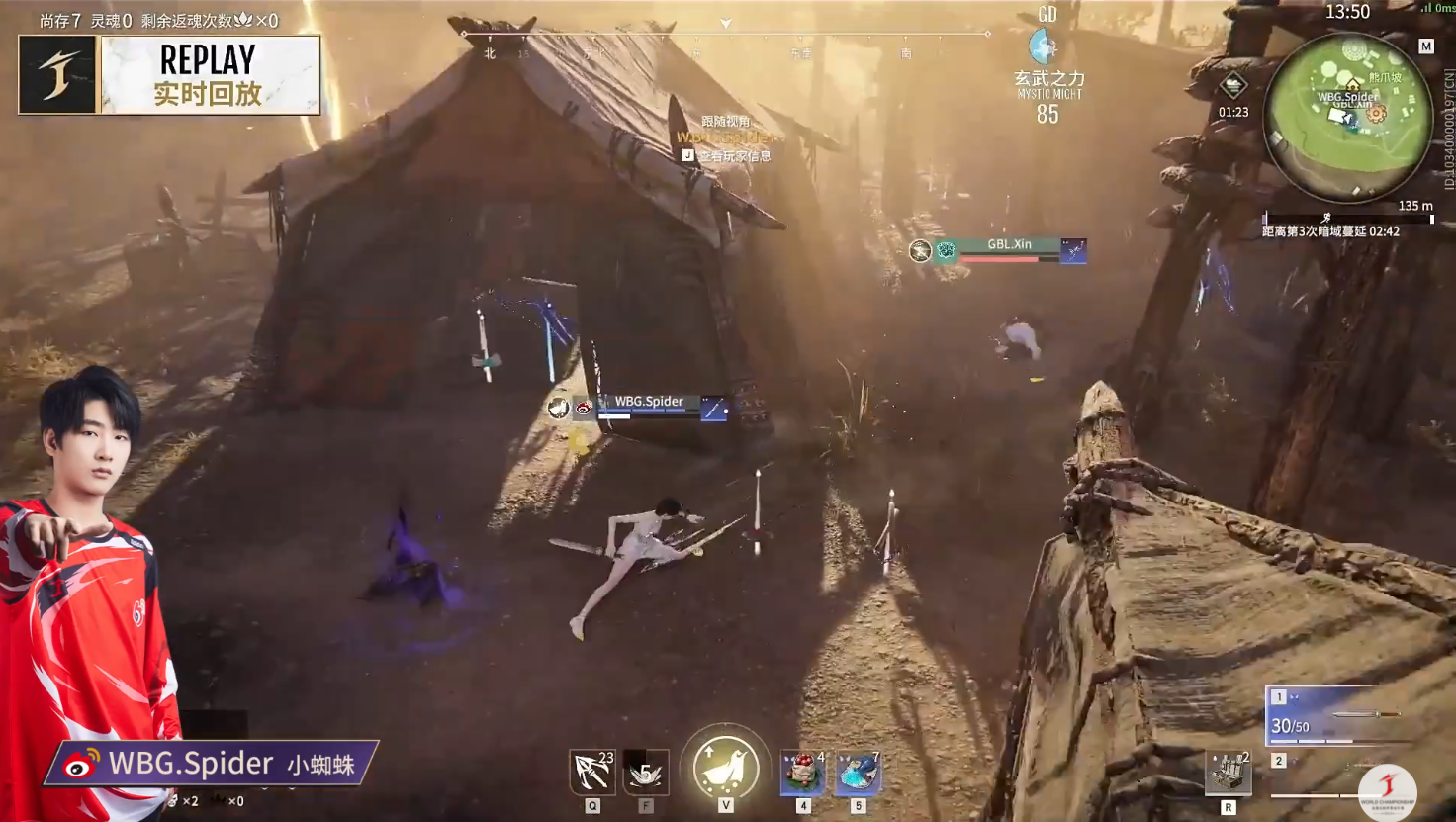Select the grappling hook item slot
Viewport: 1456px width, 822px height.
591,772
